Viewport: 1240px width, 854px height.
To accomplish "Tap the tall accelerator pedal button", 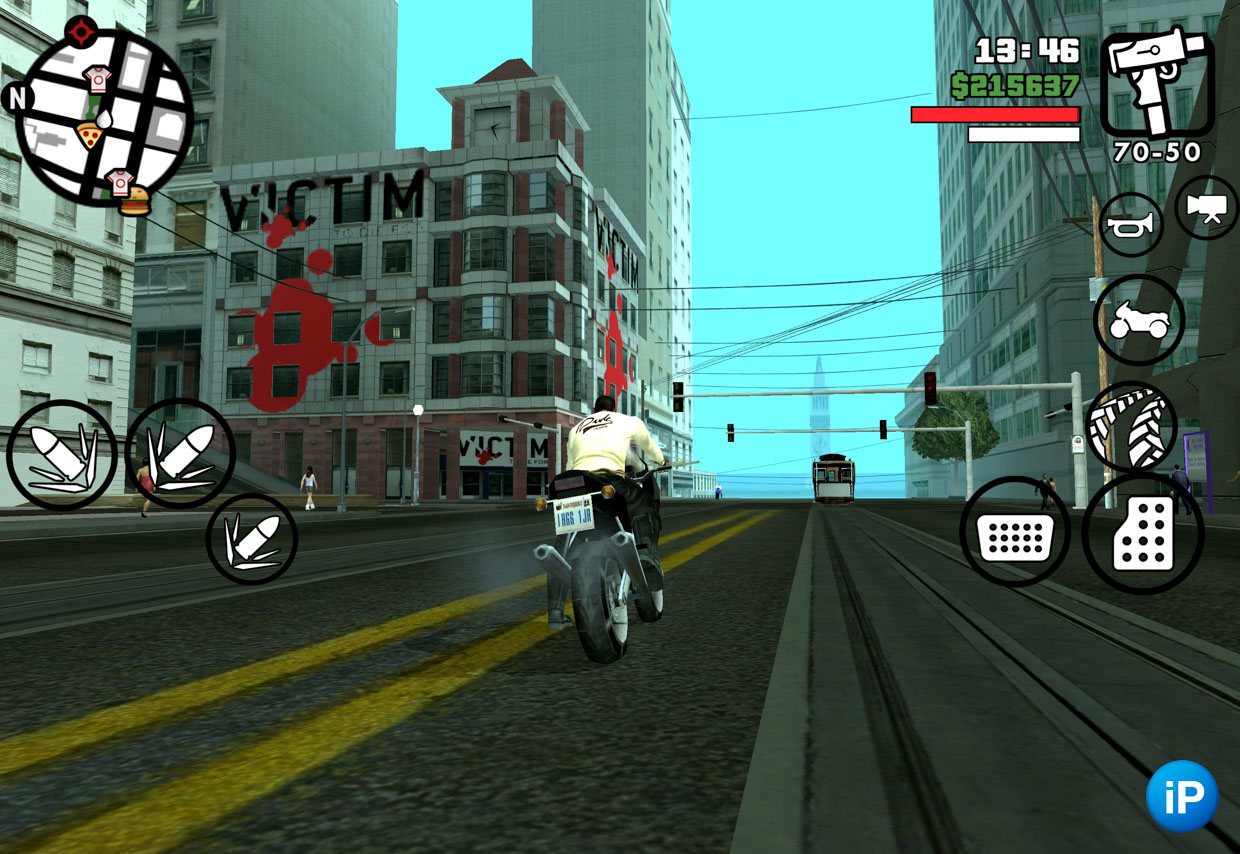I will [x=1143, y=534].
